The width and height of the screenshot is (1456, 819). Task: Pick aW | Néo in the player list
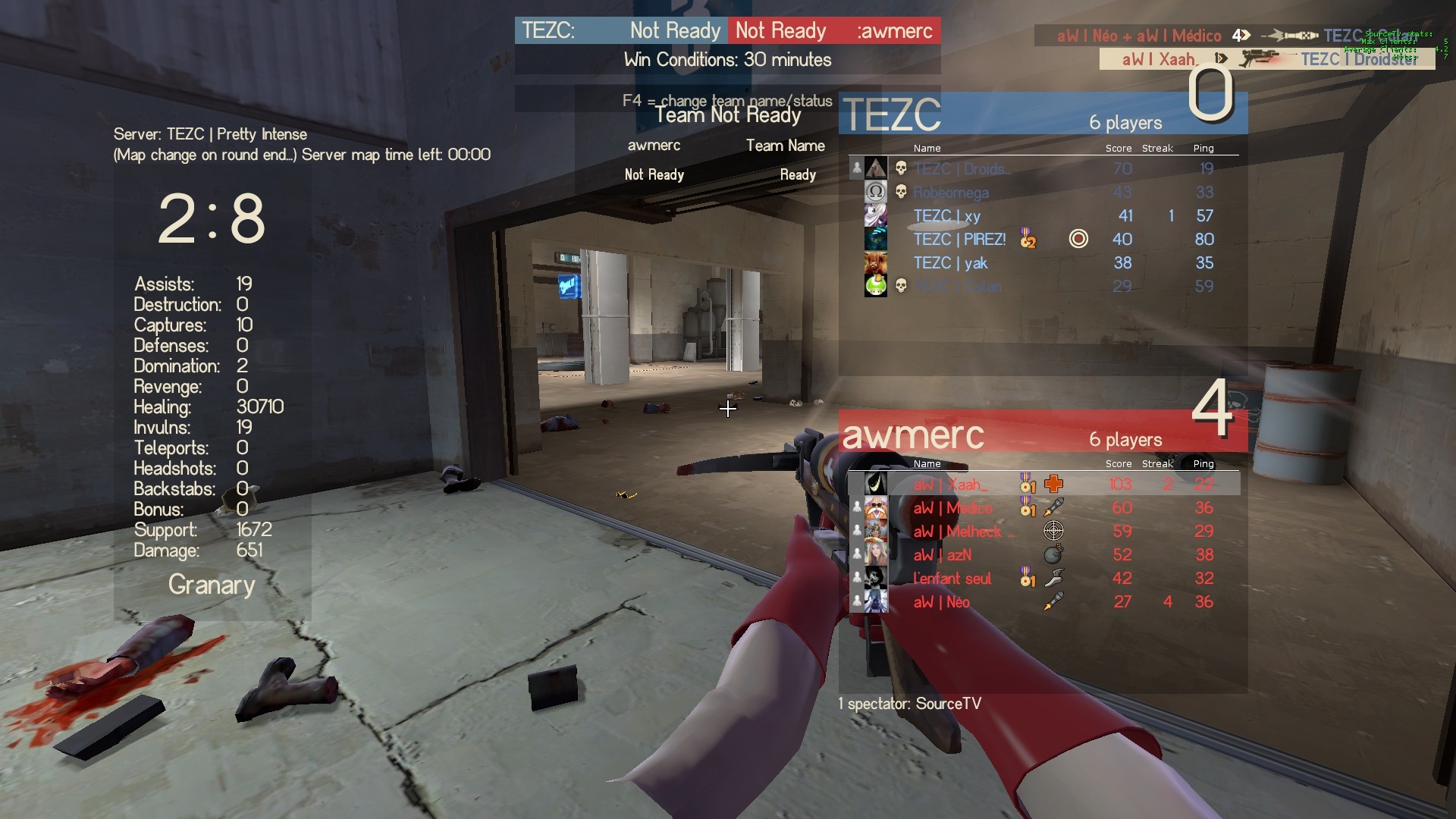point(941,602)
